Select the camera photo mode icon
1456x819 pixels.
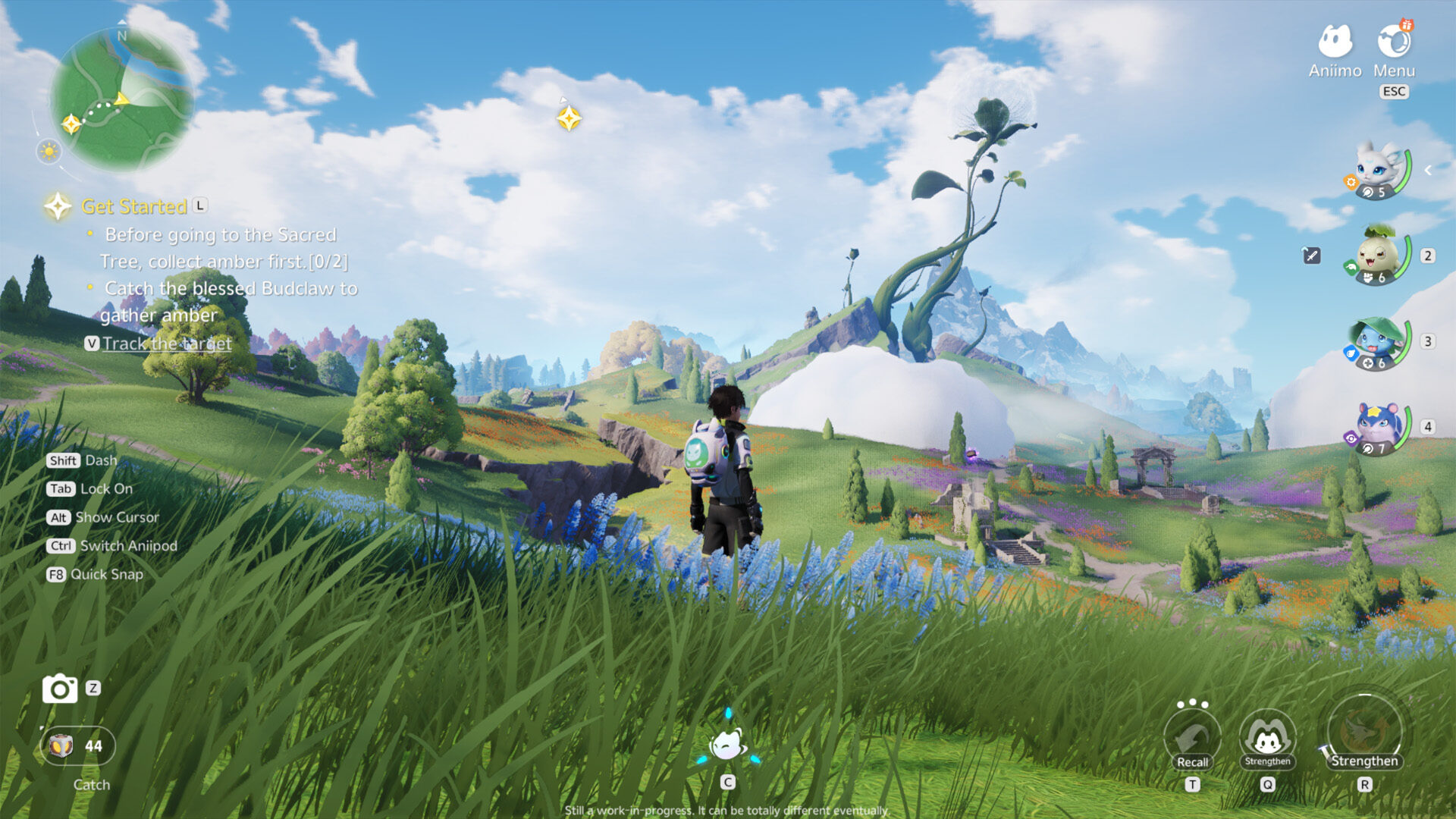click(x=58, y=689)
